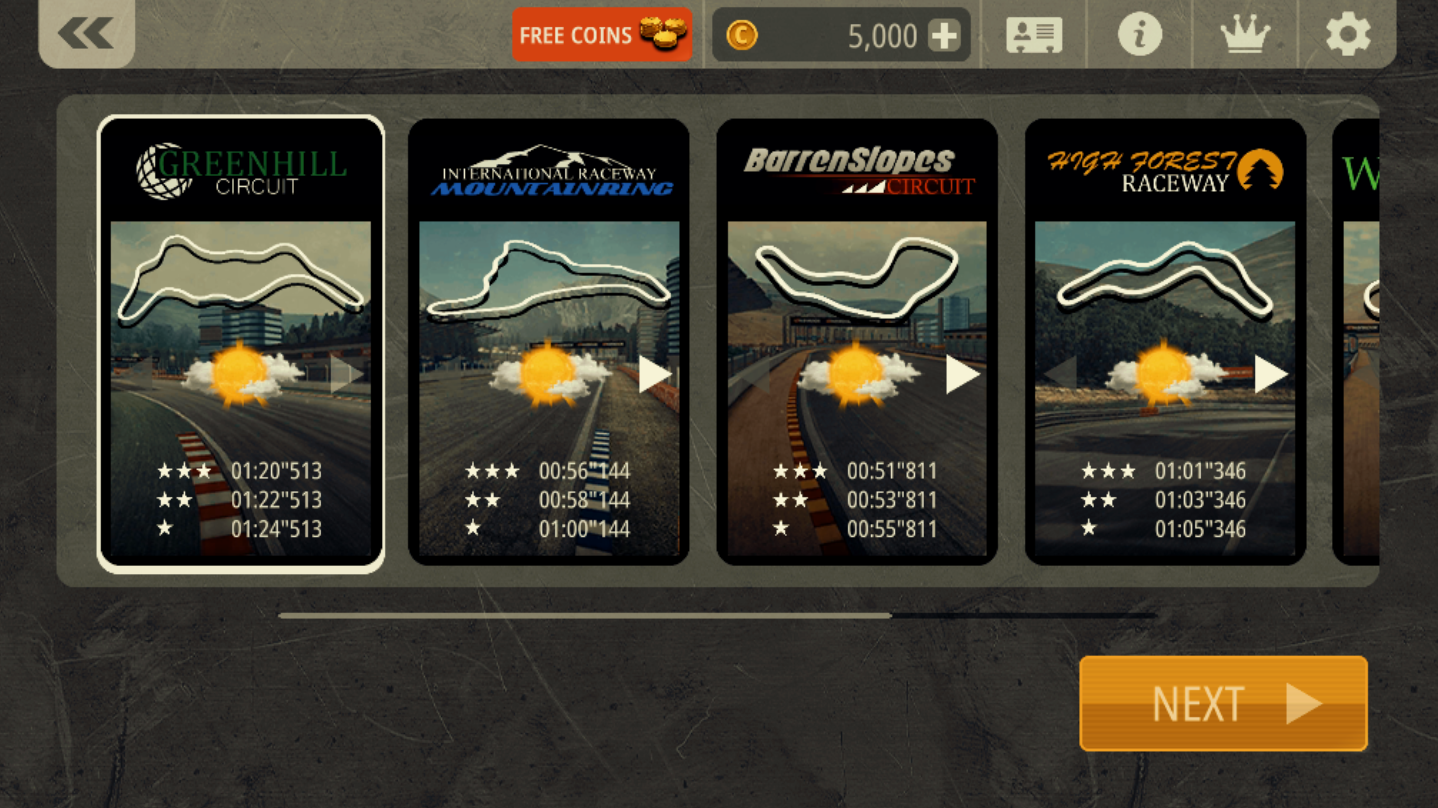Tap the Free Coins button
This screenshot has height=808, width=1438.
(x=601, y=36)
